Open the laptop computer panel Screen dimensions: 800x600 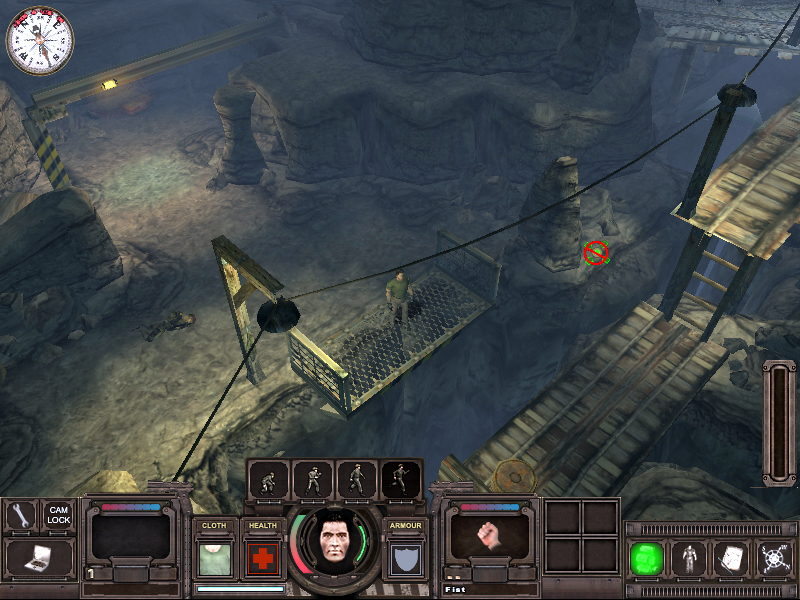click(x=39, y=558)
